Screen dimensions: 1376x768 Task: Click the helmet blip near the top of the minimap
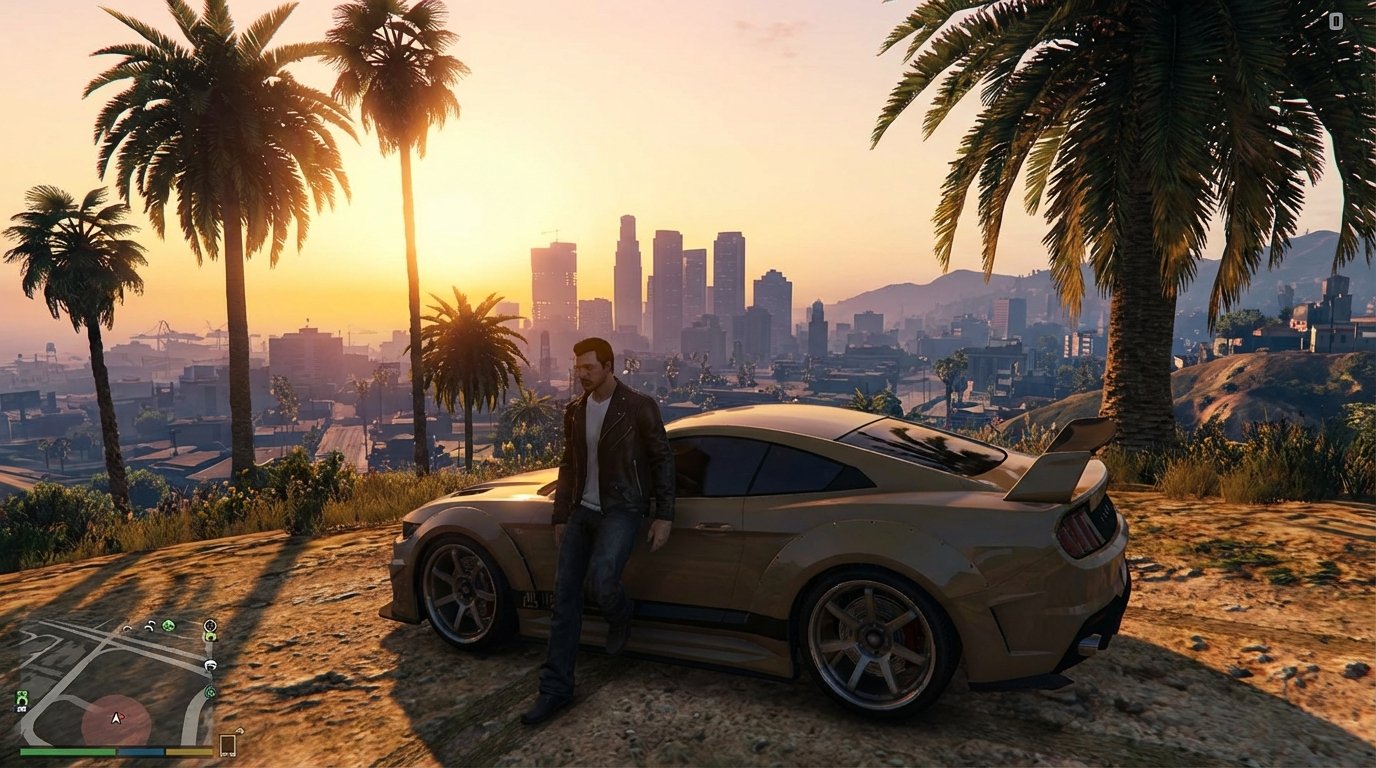[149, 624]
